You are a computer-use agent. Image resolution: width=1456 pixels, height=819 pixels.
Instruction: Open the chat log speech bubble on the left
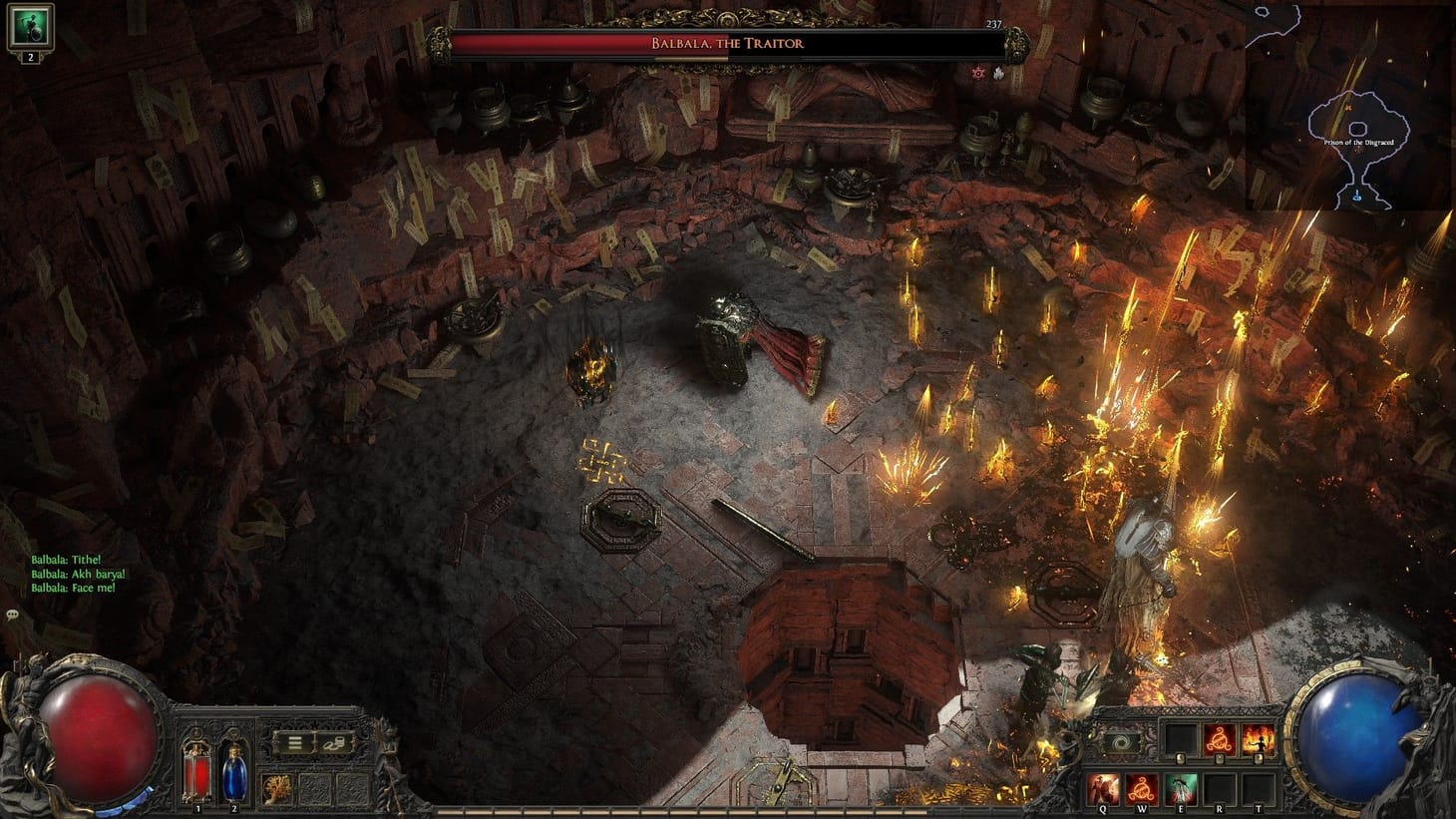[x=11, y=616]
